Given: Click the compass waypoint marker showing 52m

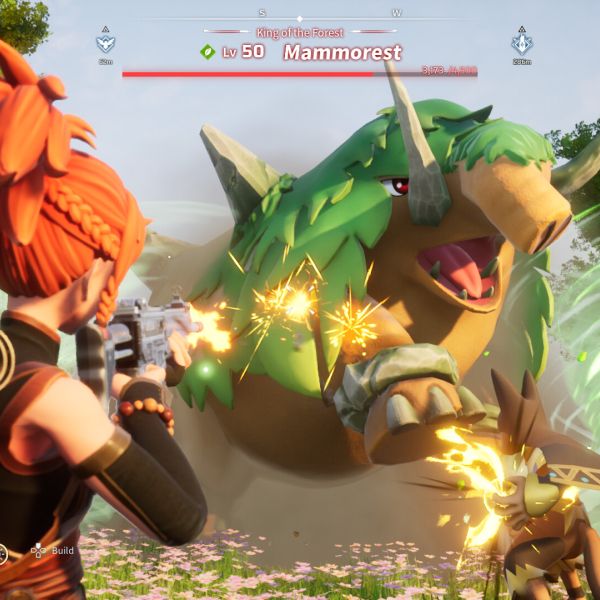Looking at the screenshot, I should click(x=105, y=43).
